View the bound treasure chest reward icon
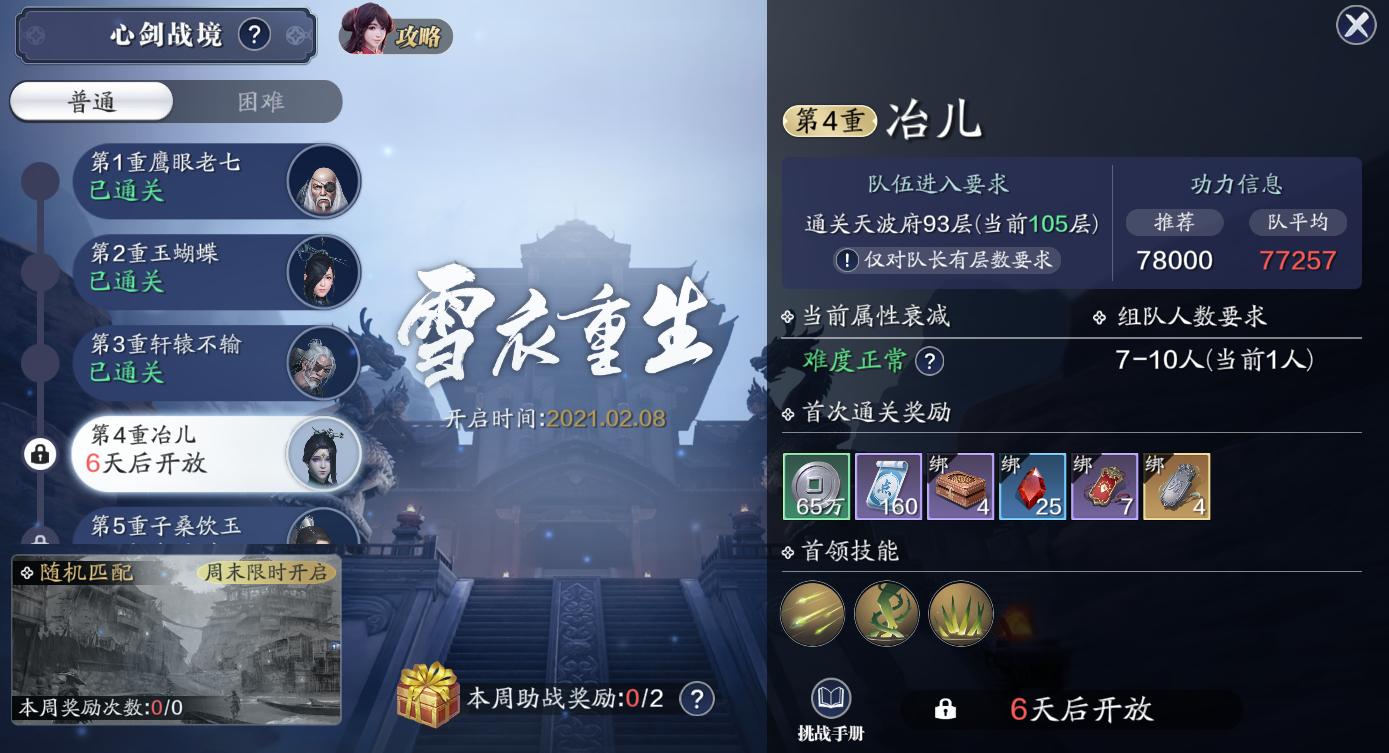The image size is (1389, 753). pyautogui.click(x=960, y=487)
